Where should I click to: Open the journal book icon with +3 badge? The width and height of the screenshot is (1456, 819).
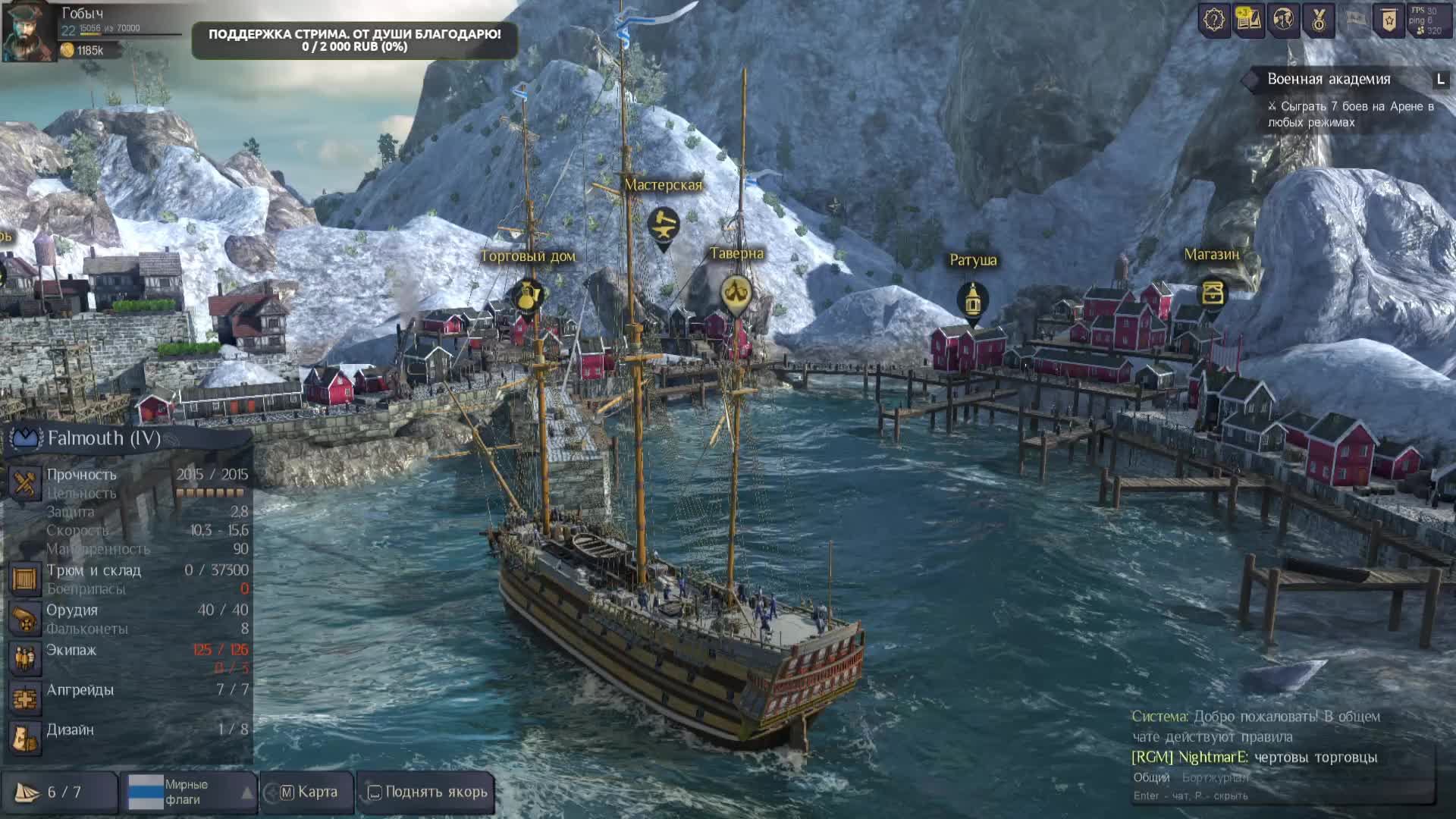1249,20
